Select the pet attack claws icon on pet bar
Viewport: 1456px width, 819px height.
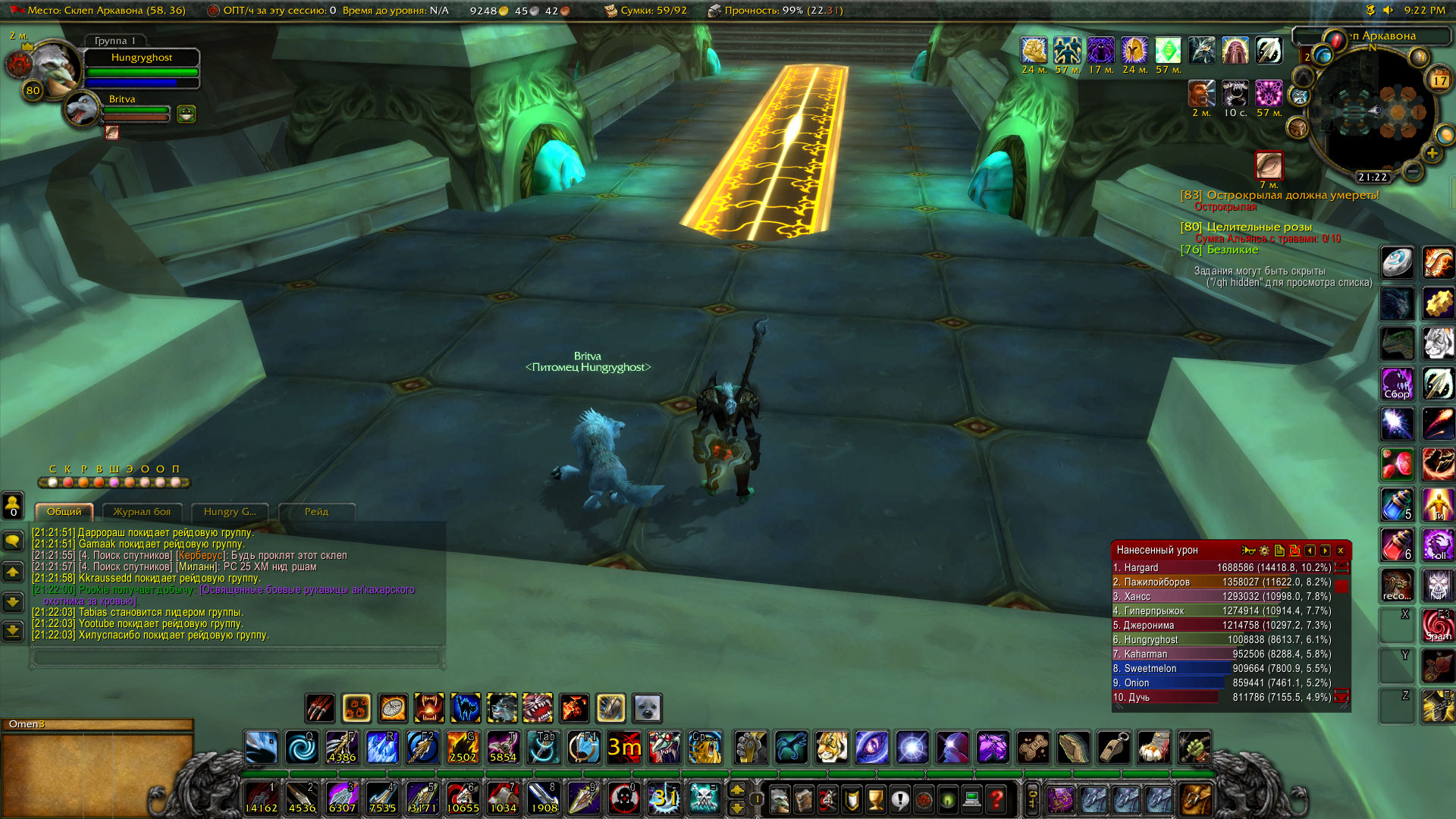318,708
